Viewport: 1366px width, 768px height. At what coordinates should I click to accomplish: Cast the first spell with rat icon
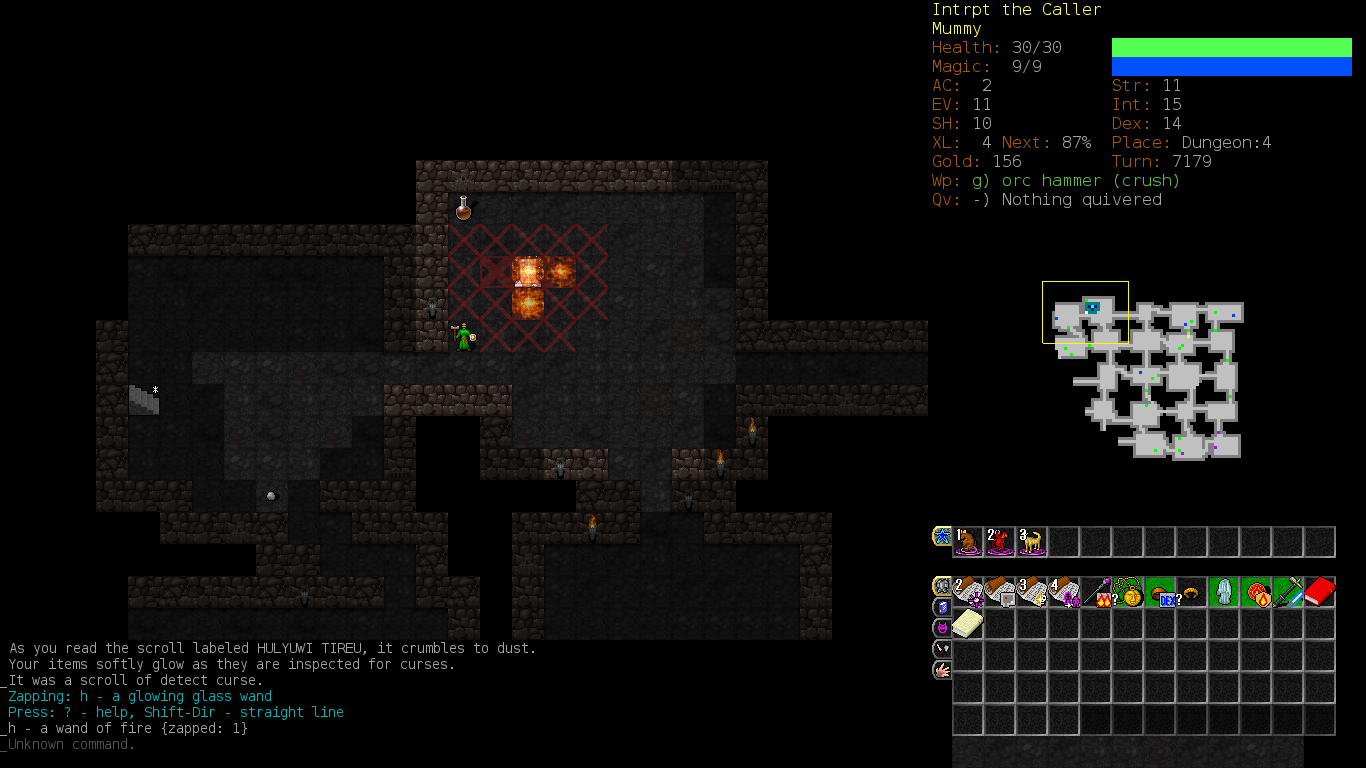tap(968, 542)
